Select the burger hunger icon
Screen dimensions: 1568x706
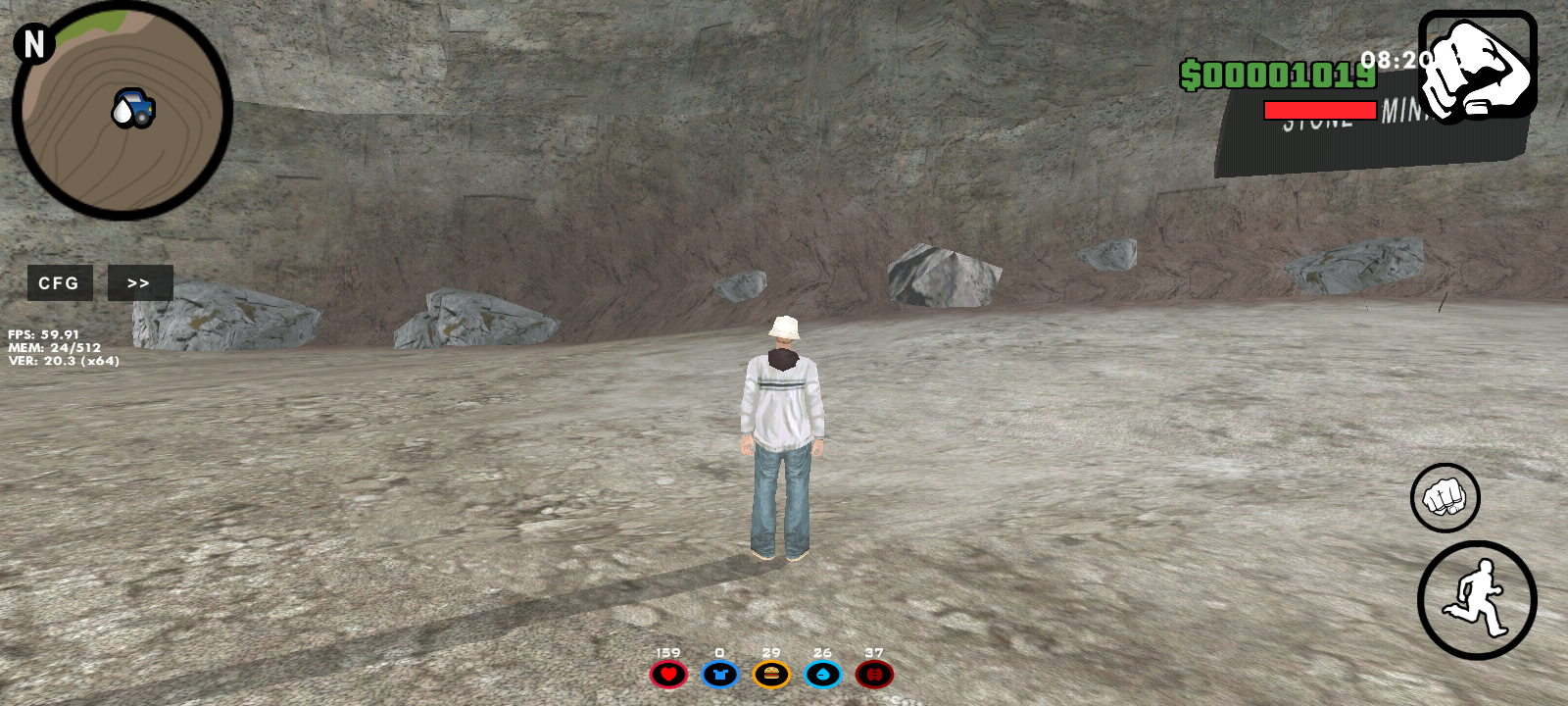[771, 675]
